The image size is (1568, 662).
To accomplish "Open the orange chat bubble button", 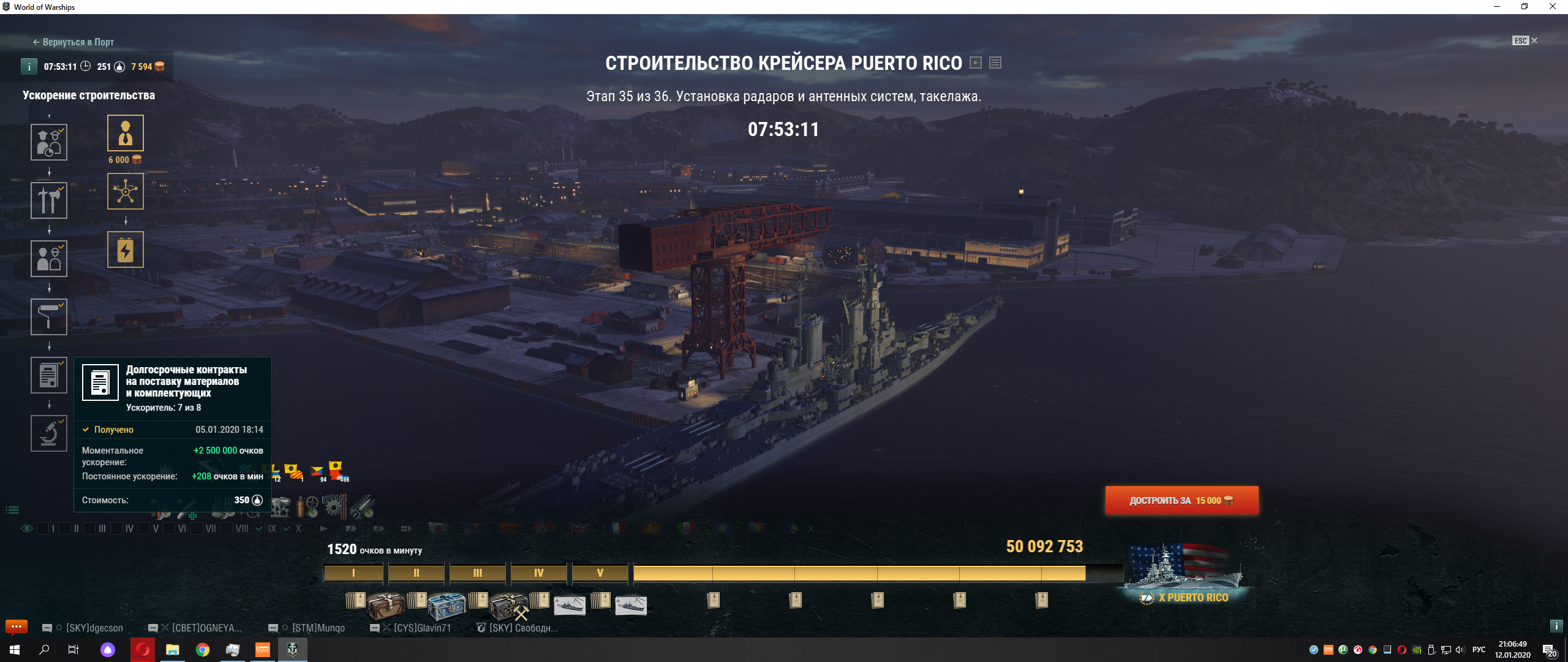I will click(x=17, y=626).
